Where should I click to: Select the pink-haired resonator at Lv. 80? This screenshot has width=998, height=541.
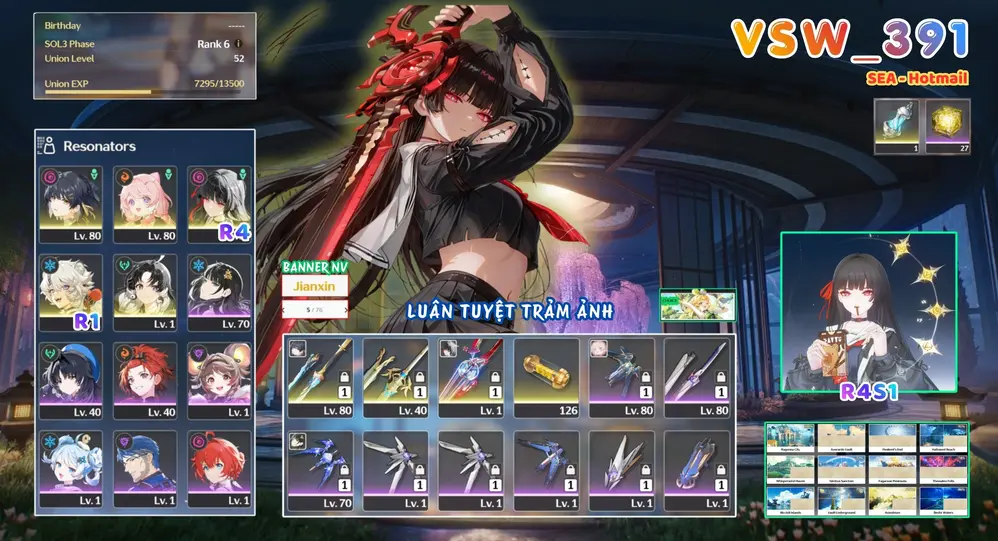pyautogui.click(x=145, y=205)
